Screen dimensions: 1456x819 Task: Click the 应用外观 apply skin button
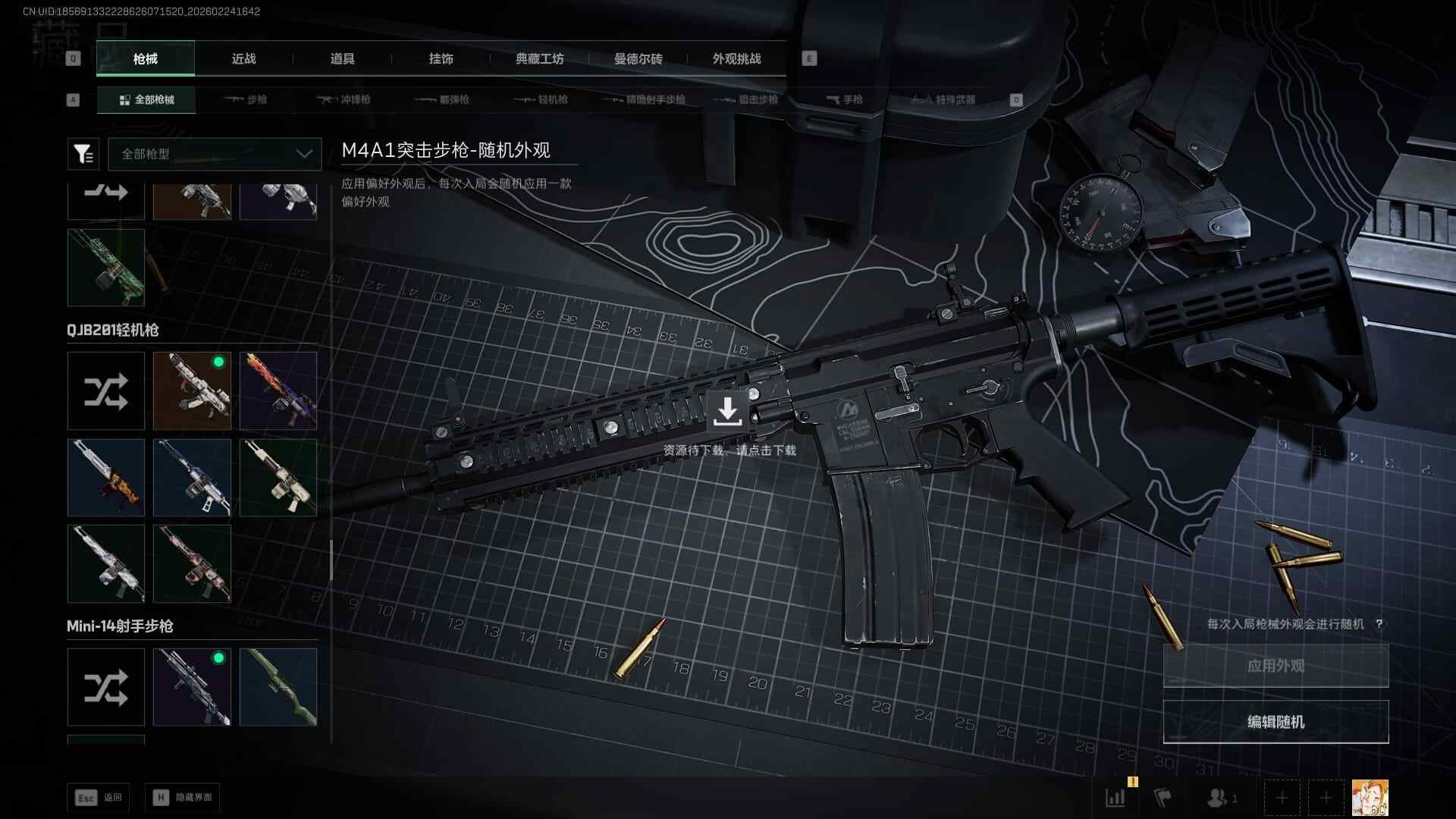[1276, 666]
